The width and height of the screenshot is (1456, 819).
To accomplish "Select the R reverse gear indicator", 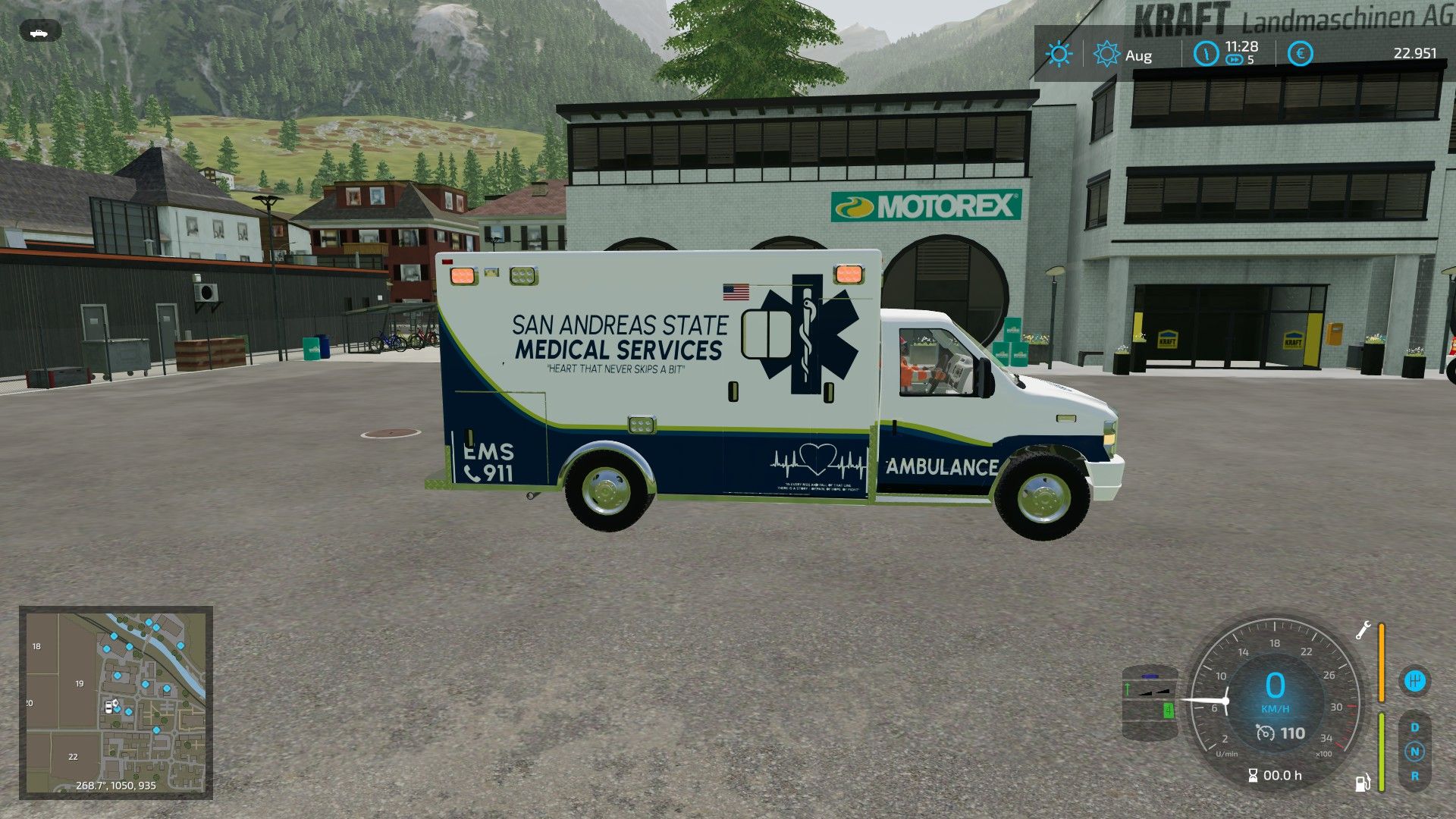I will pyautogui.click(x=1414, y=776).
